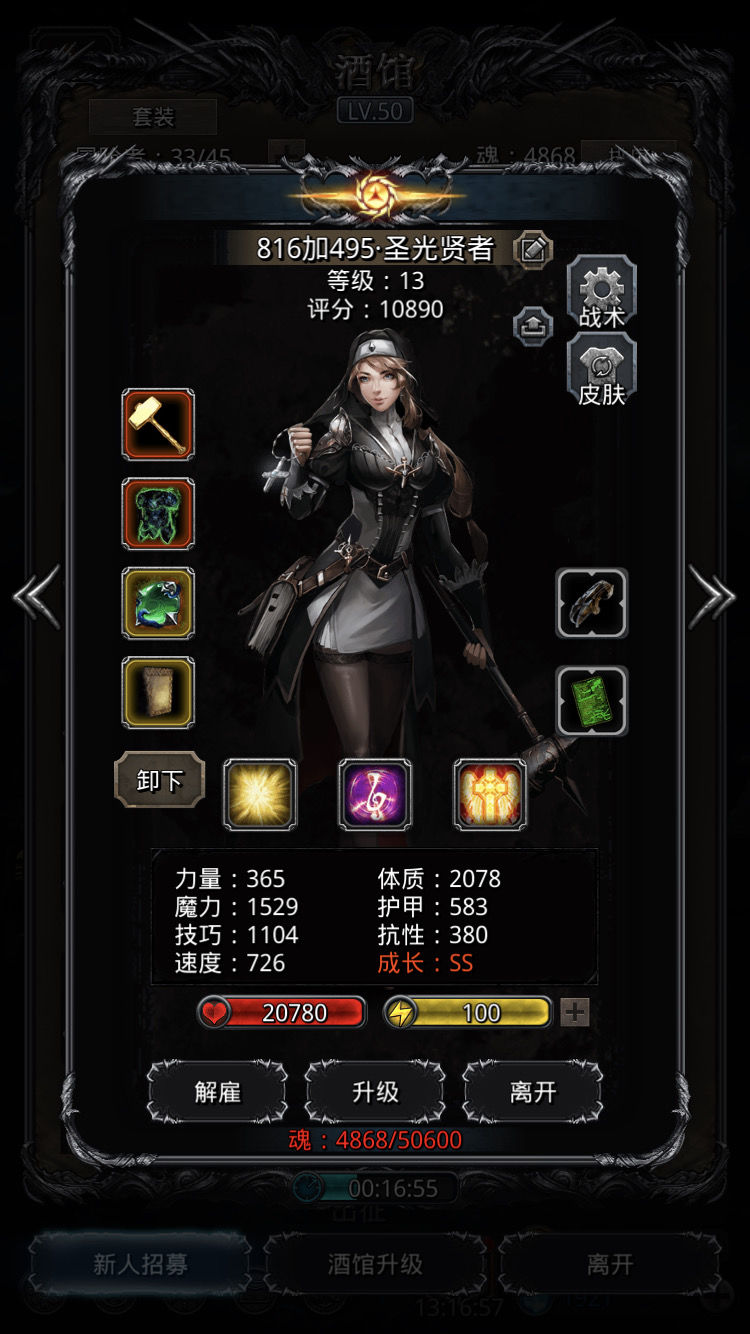The height and width of the screenshot is (1334, 750).
Task: Select the green card item slot
Action: pos(592,700)
